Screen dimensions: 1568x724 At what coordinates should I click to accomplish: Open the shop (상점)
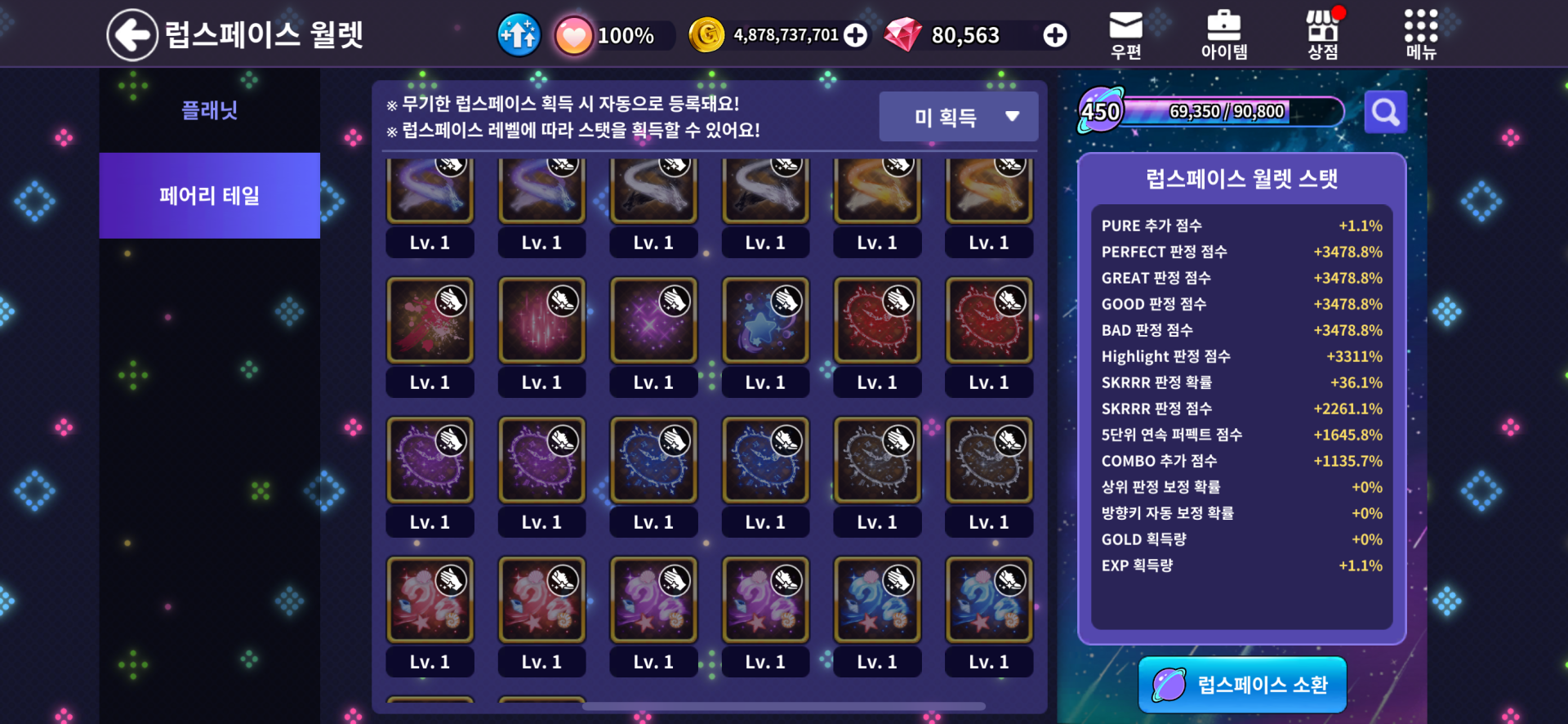(x=1322, y=35)
